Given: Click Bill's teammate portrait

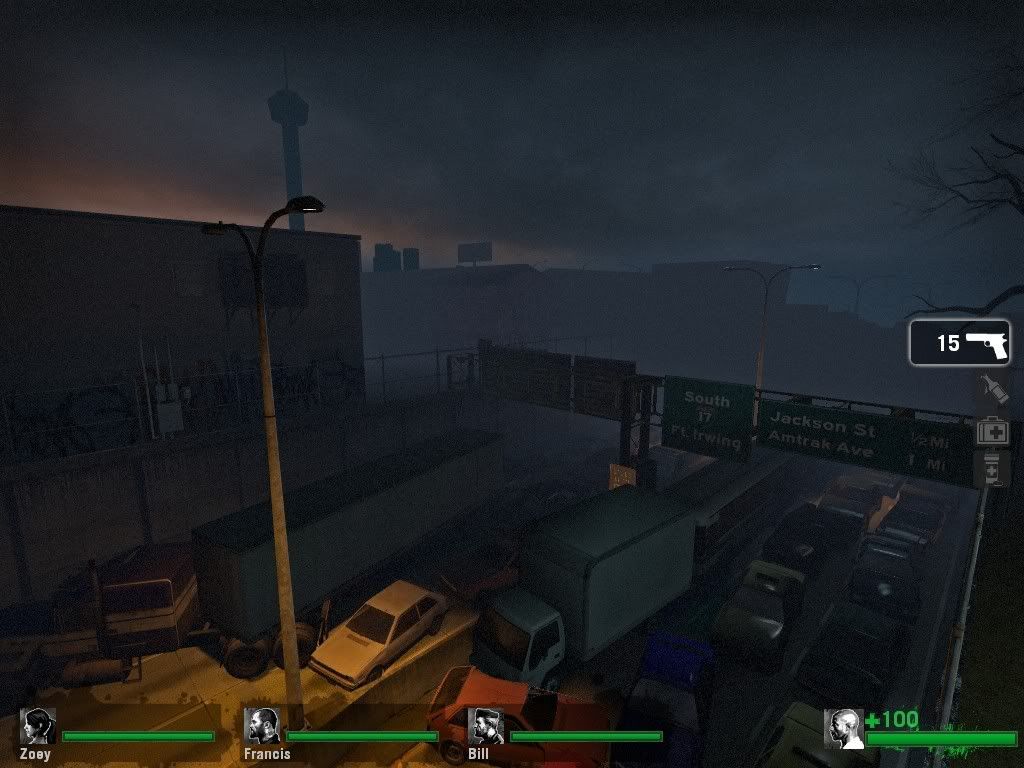Looking at the screenshot, I should [x=486, y=726].
